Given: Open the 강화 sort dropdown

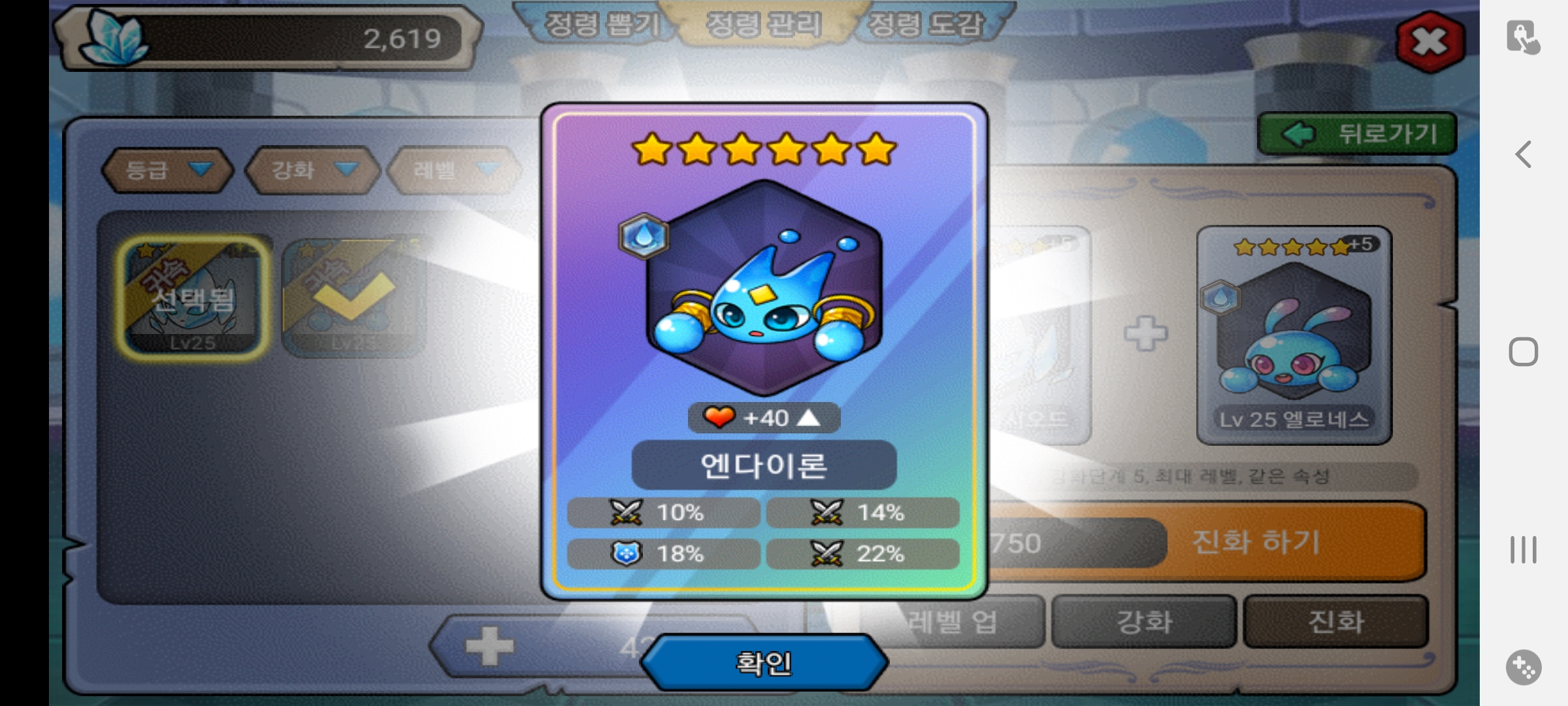Looking at the screenshot, I should (313, 170).
